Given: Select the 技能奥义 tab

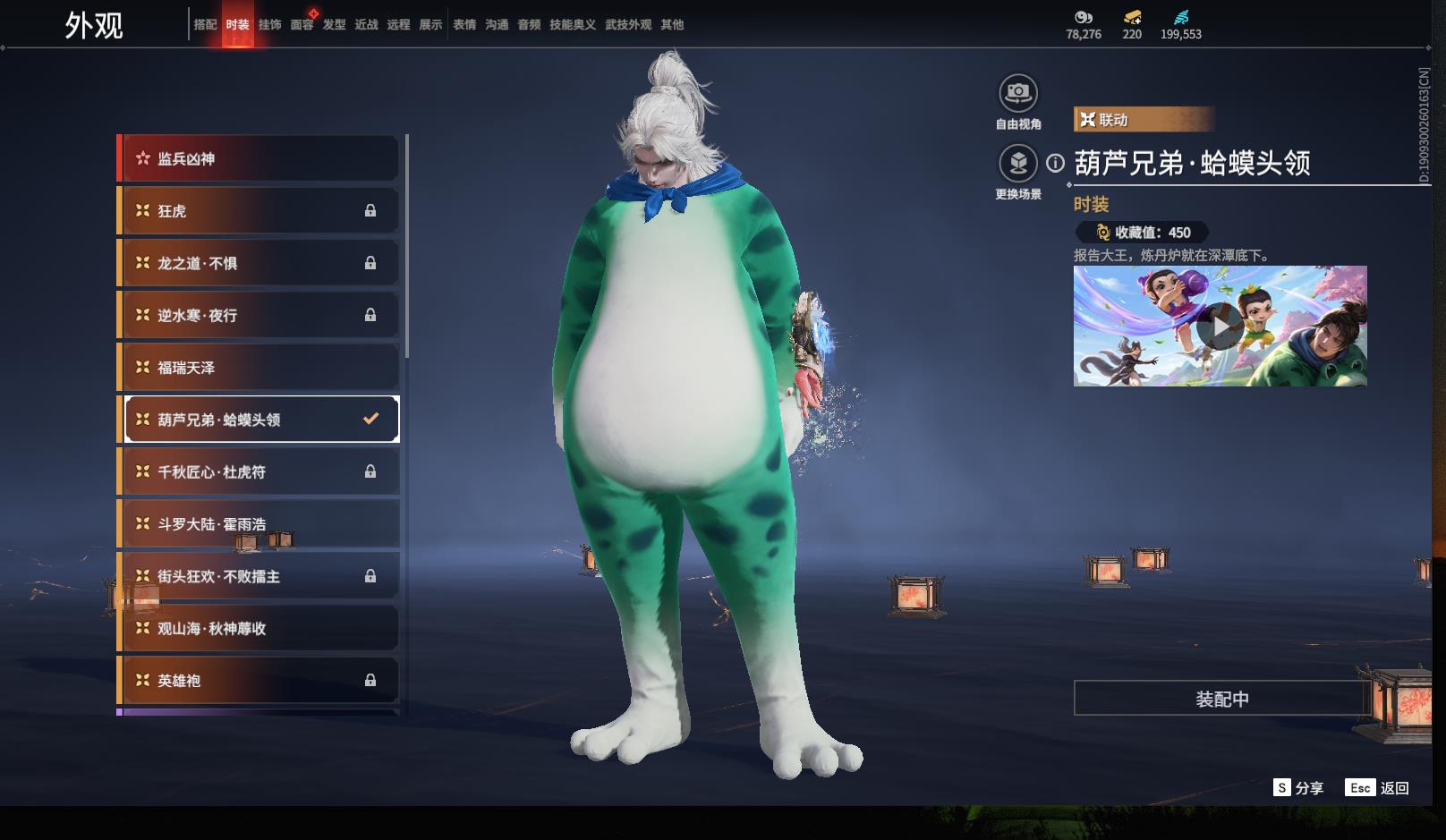Looking at the screenshot, I should (x=572, y=25).
